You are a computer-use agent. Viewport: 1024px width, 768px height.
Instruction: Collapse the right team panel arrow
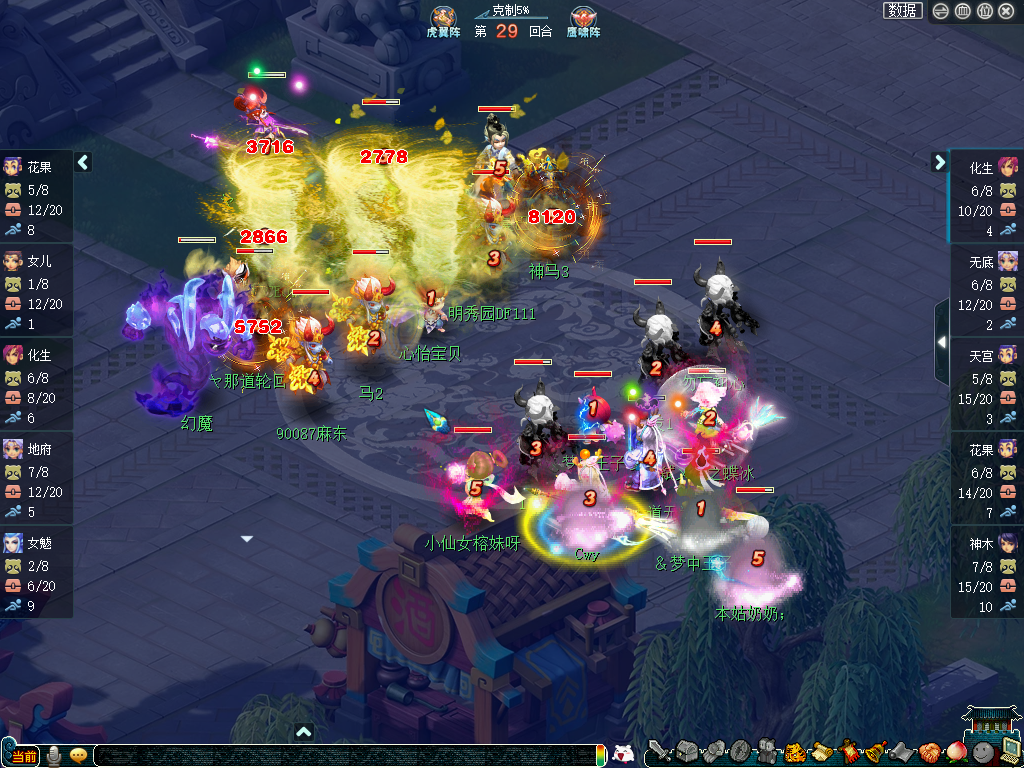[x=940, y=162]
